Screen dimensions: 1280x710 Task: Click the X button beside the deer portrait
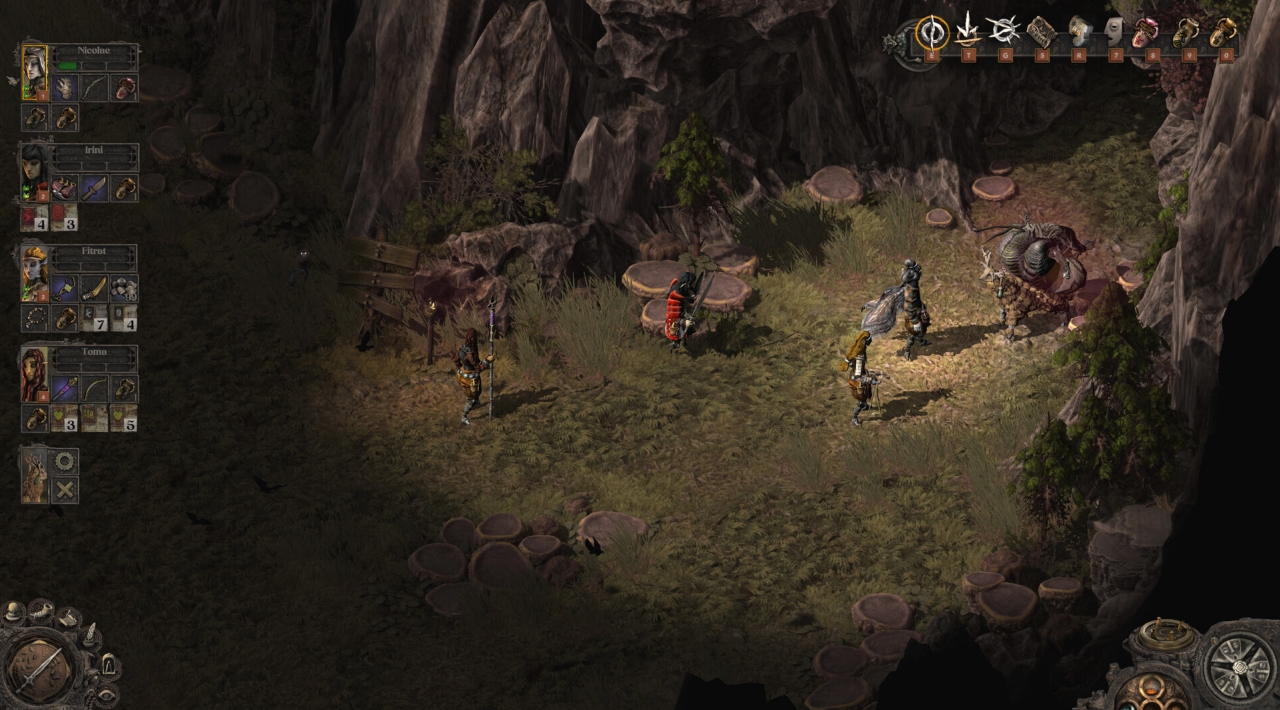click(65, 490)
